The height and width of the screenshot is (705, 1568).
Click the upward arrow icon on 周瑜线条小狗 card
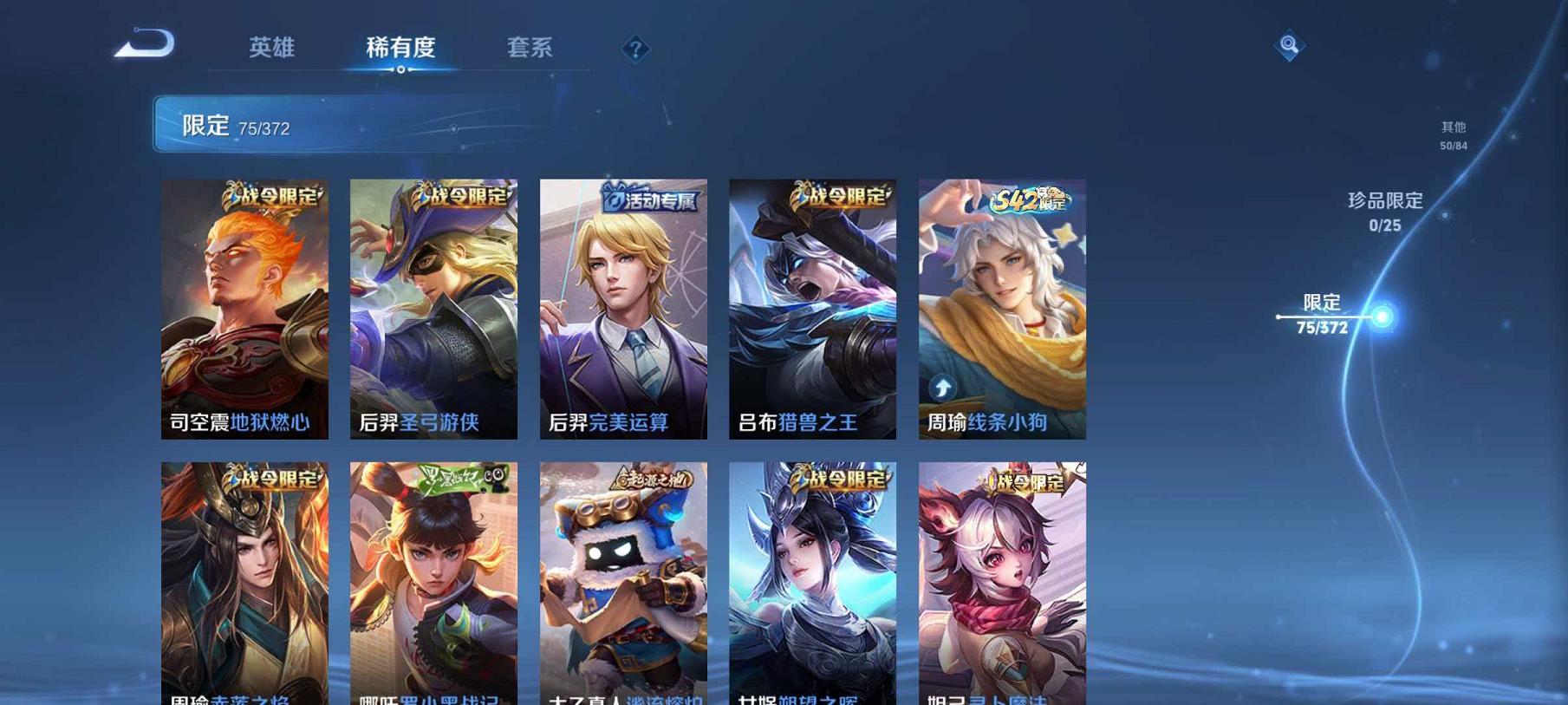[944, 388]
